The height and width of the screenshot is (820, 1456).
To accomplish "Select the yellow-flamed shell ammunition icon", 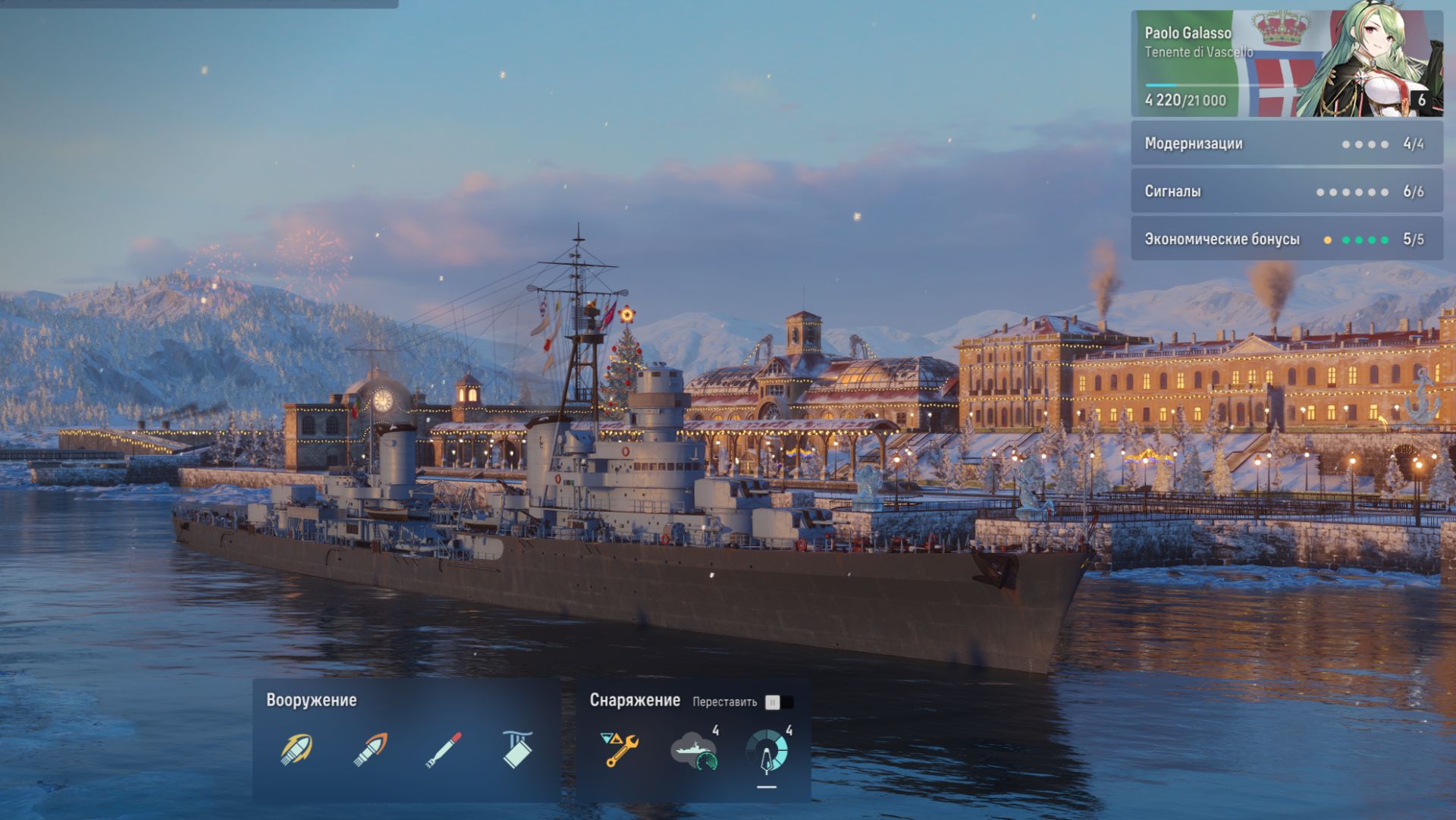I will click(297, 749).
